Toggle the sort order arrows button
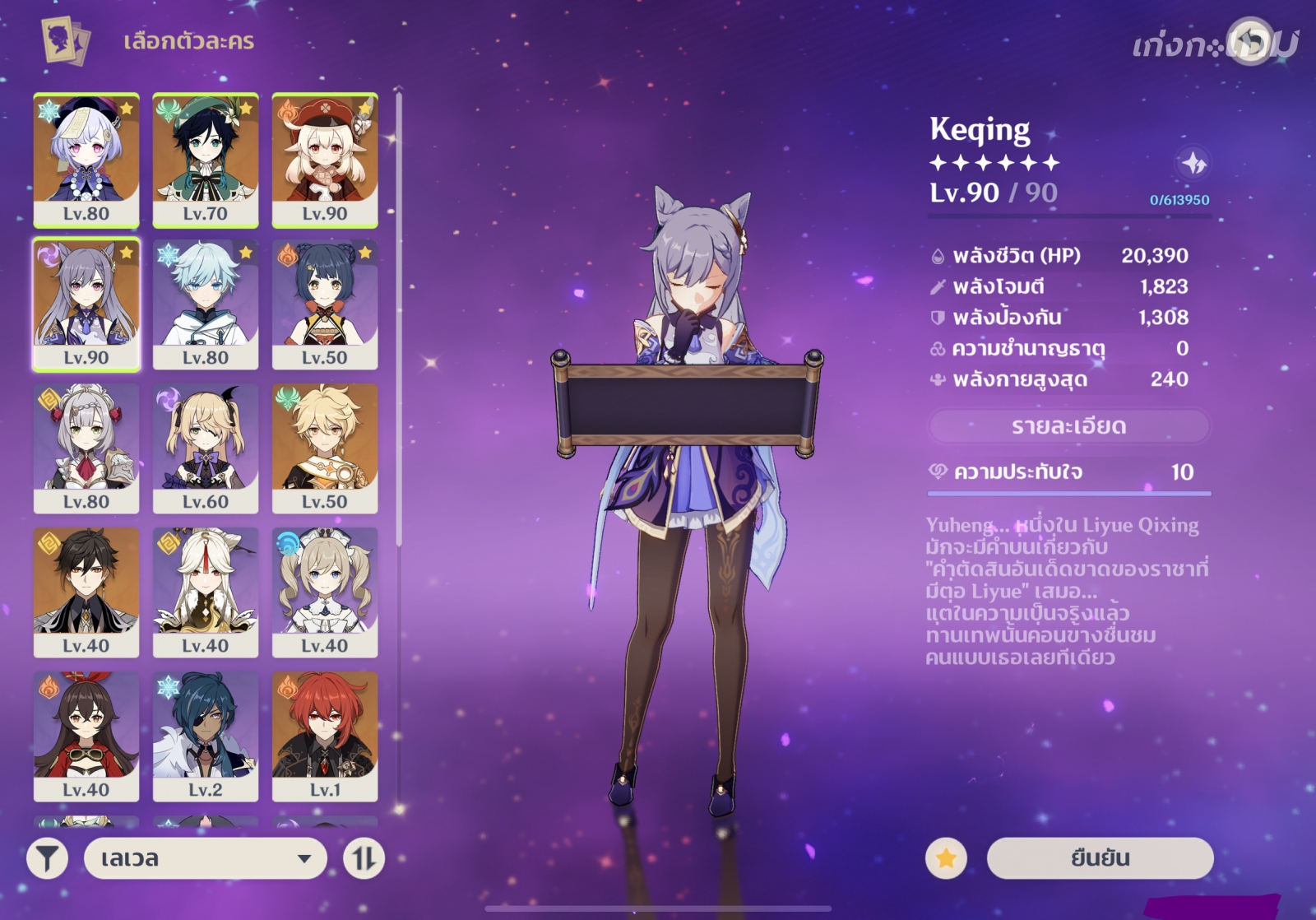The width and height of the screenshot is (1316, 920). [x=364, y=858]
